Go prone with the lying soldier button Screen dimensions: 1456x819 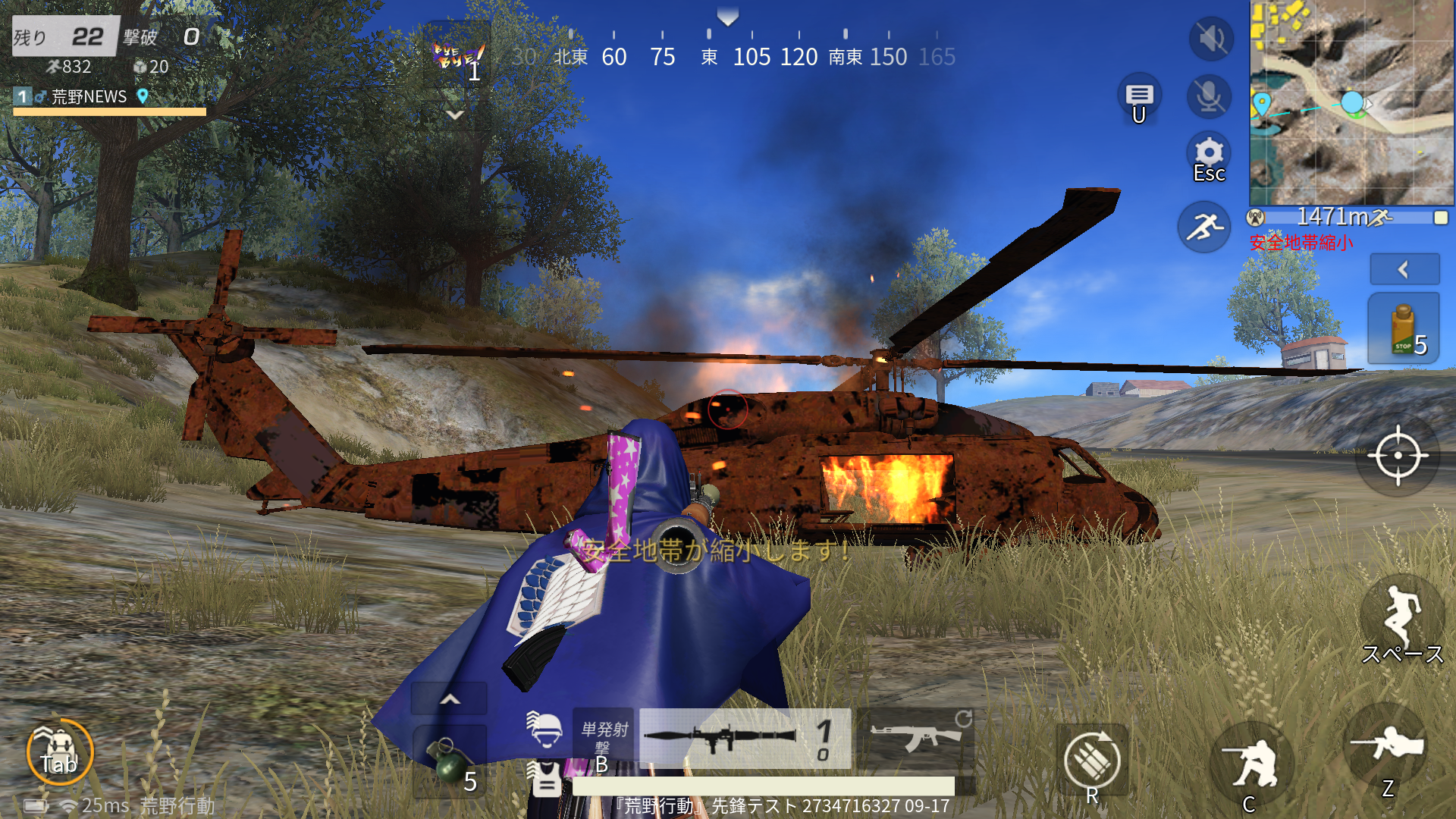tap(1386, 748)
